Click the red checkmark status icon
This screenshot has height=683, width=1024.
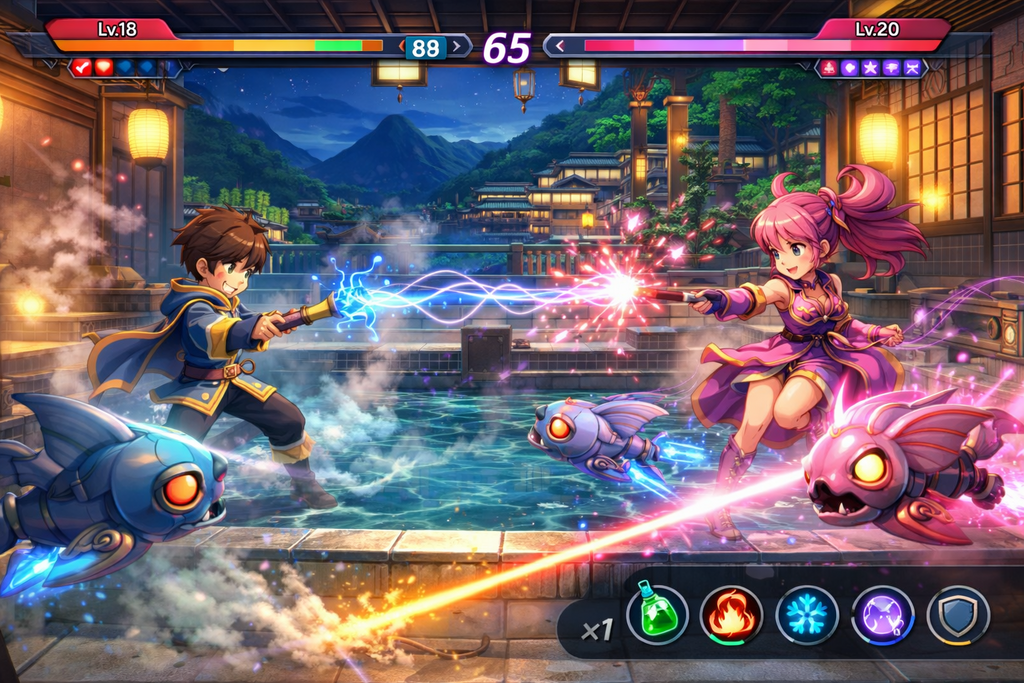[82, 67]
